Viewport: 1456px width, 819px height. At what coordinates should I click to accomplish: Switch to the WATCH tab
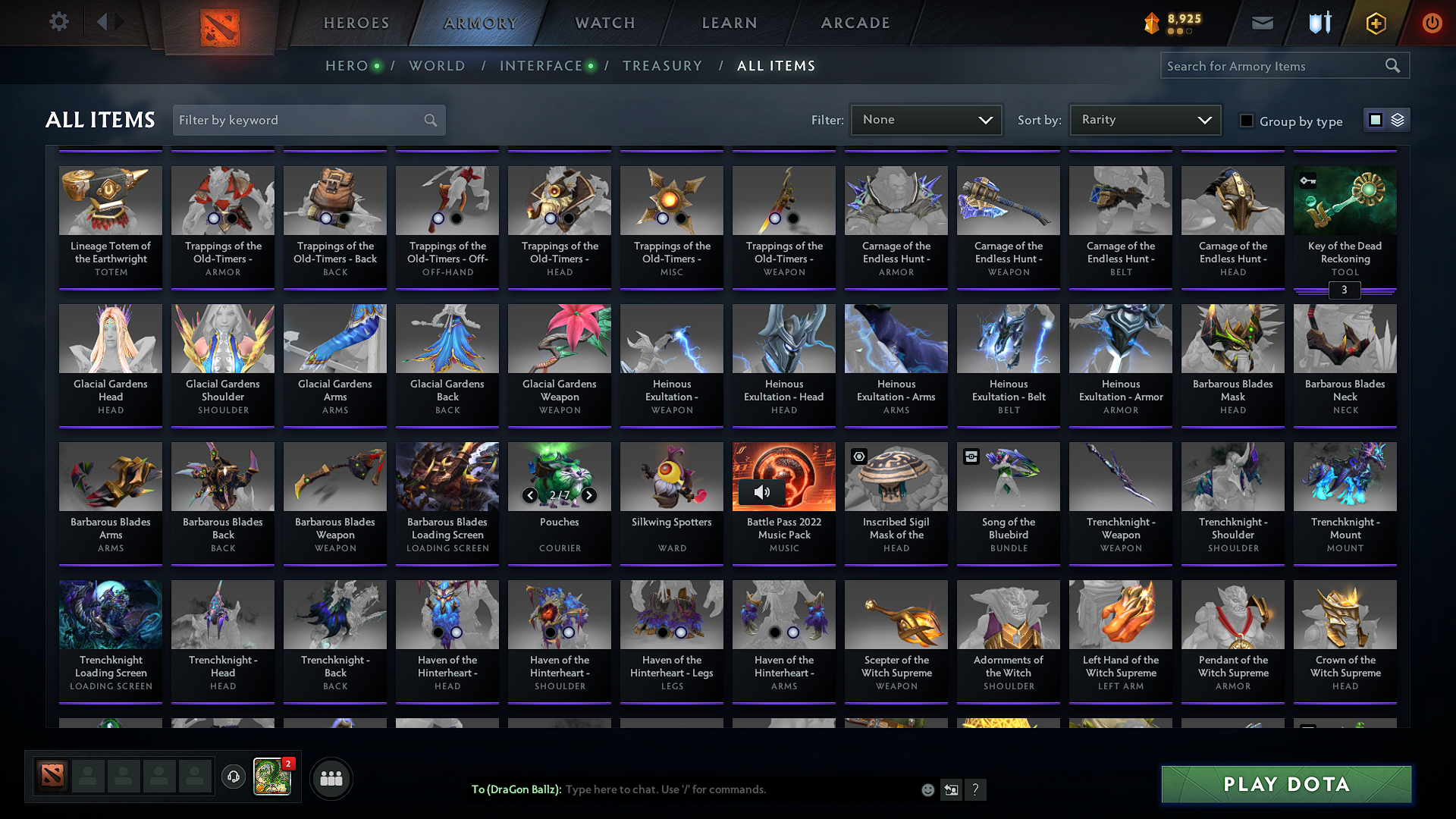click(x=604, y=23)
